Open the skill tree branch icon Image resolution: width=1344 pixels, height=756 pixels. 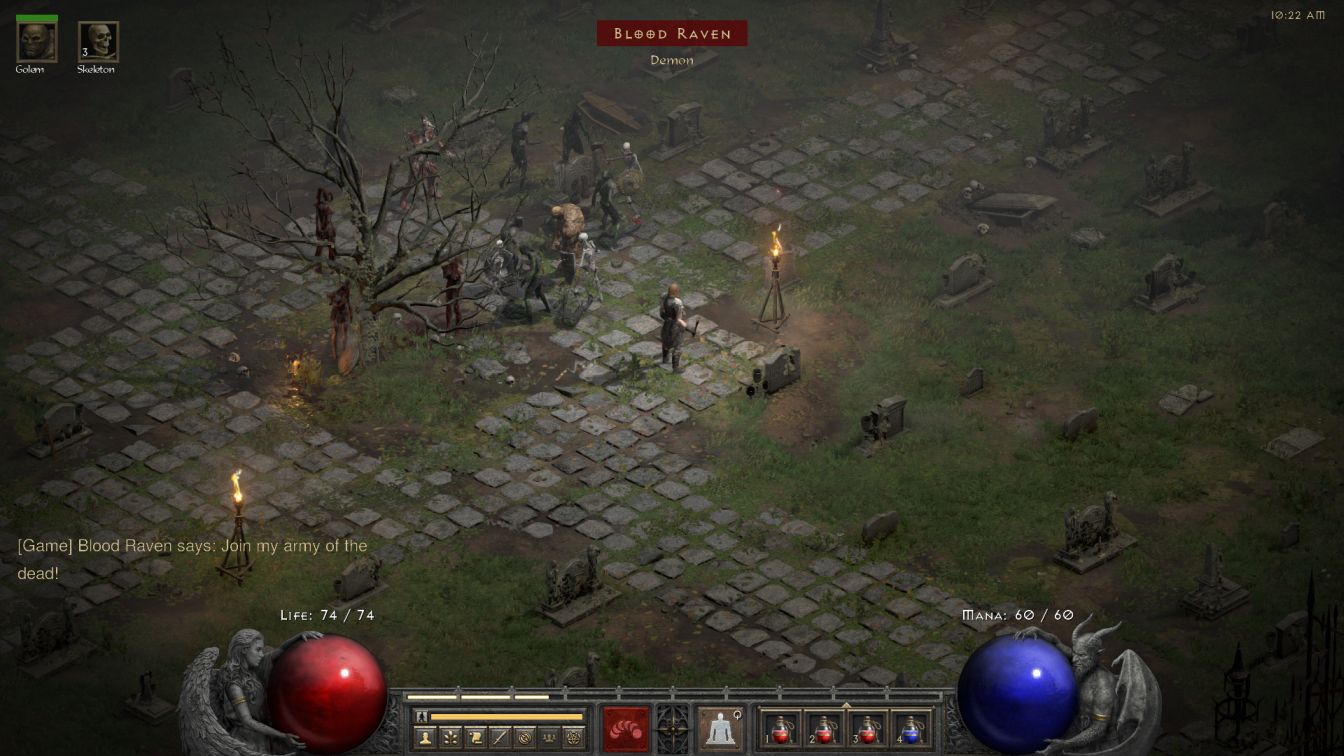[x=450, y=738]
